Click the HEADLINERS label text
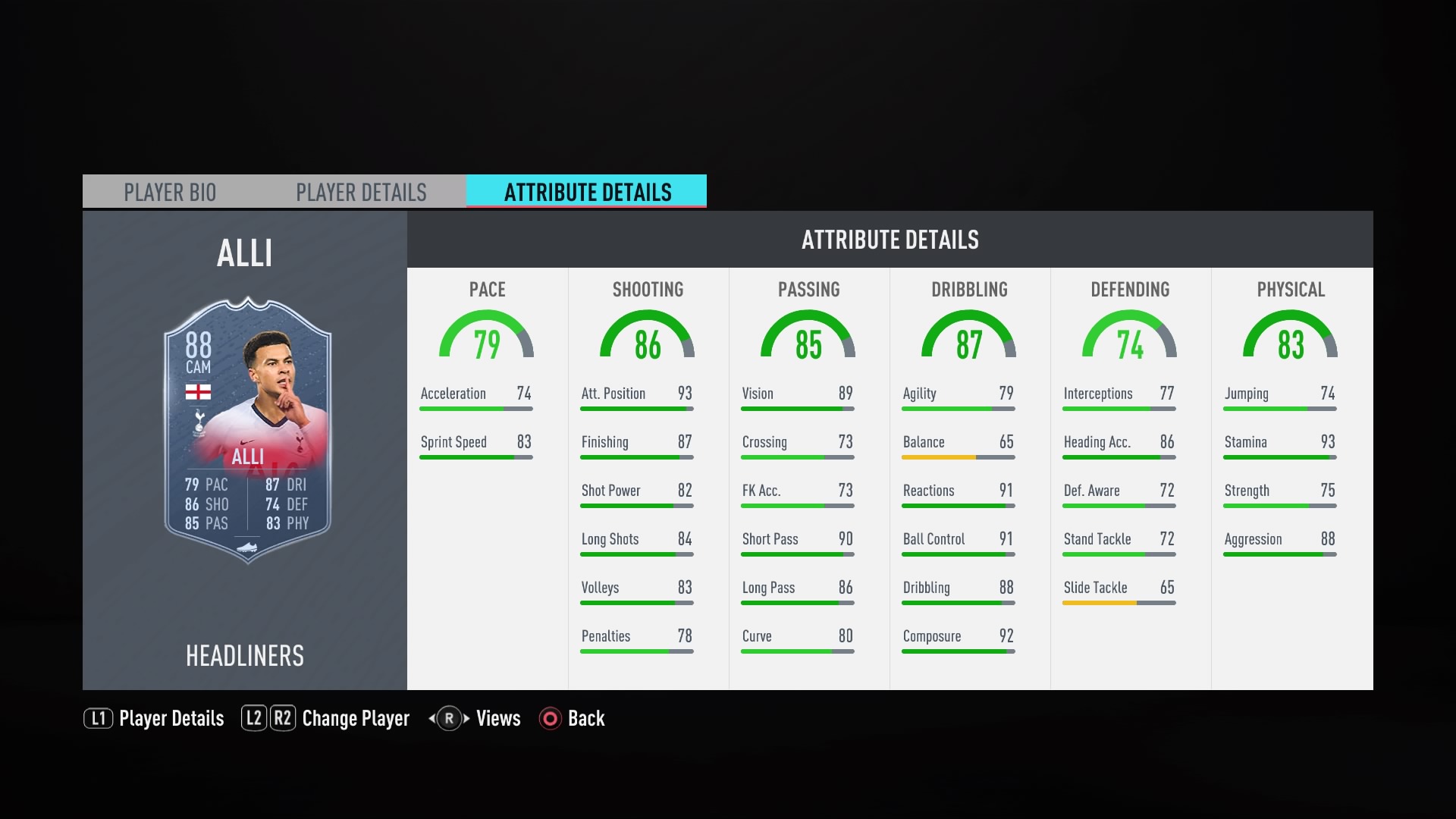 coord(244,655)
